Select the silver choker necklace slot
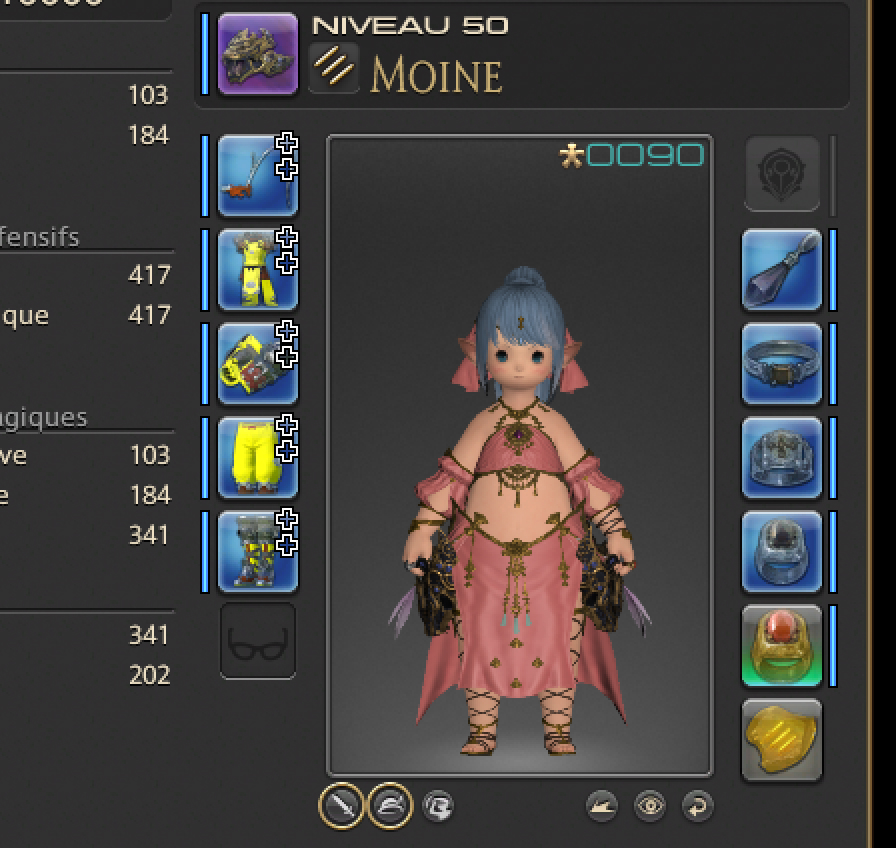The width and height of the screenshot is (896, 848). click(781, 363)
